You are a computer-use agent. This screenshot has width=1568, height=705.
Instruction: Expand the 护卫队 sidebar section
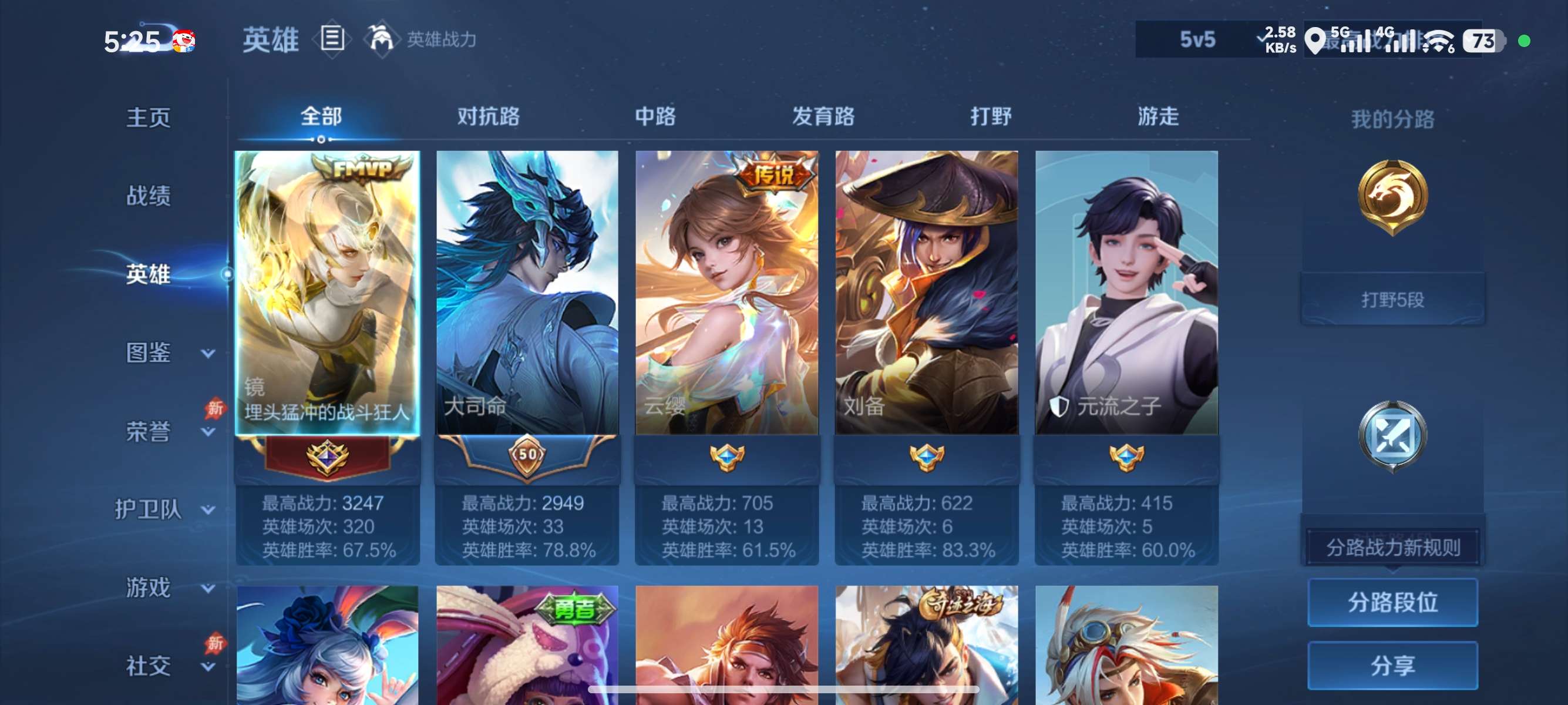pos(150,509)
